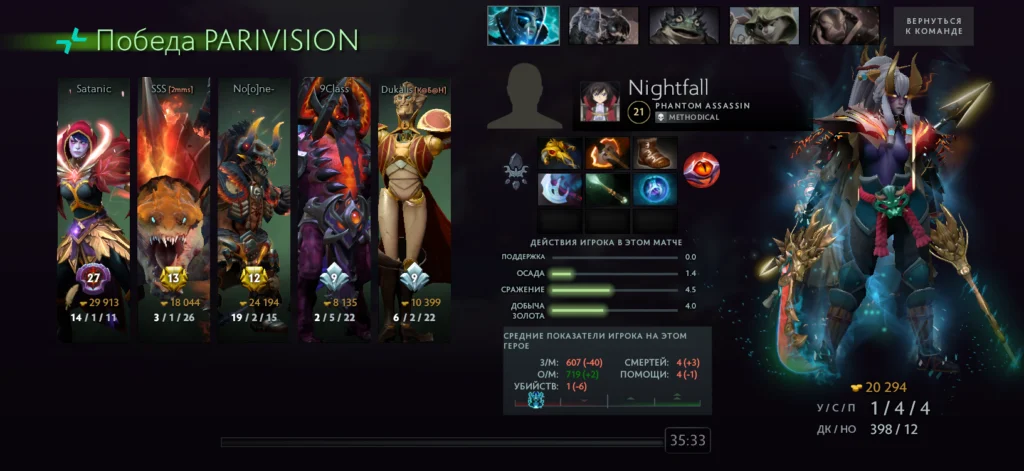Screen dimensions: 1024x471
Task: Click the red eye neutral item
Action: [701, 170]
